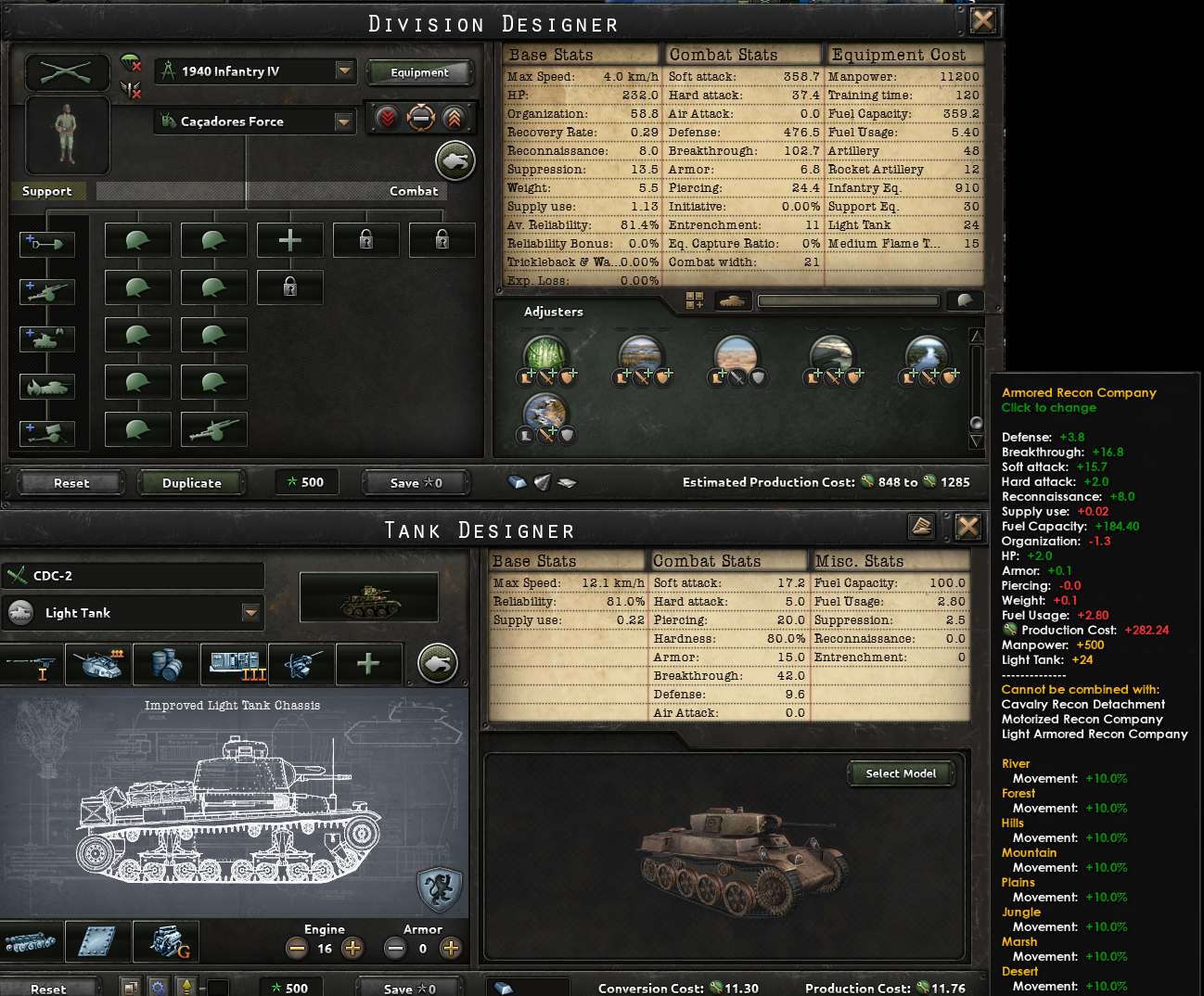
Task: Add a new module with the plus slot
Action: point(369,664)
